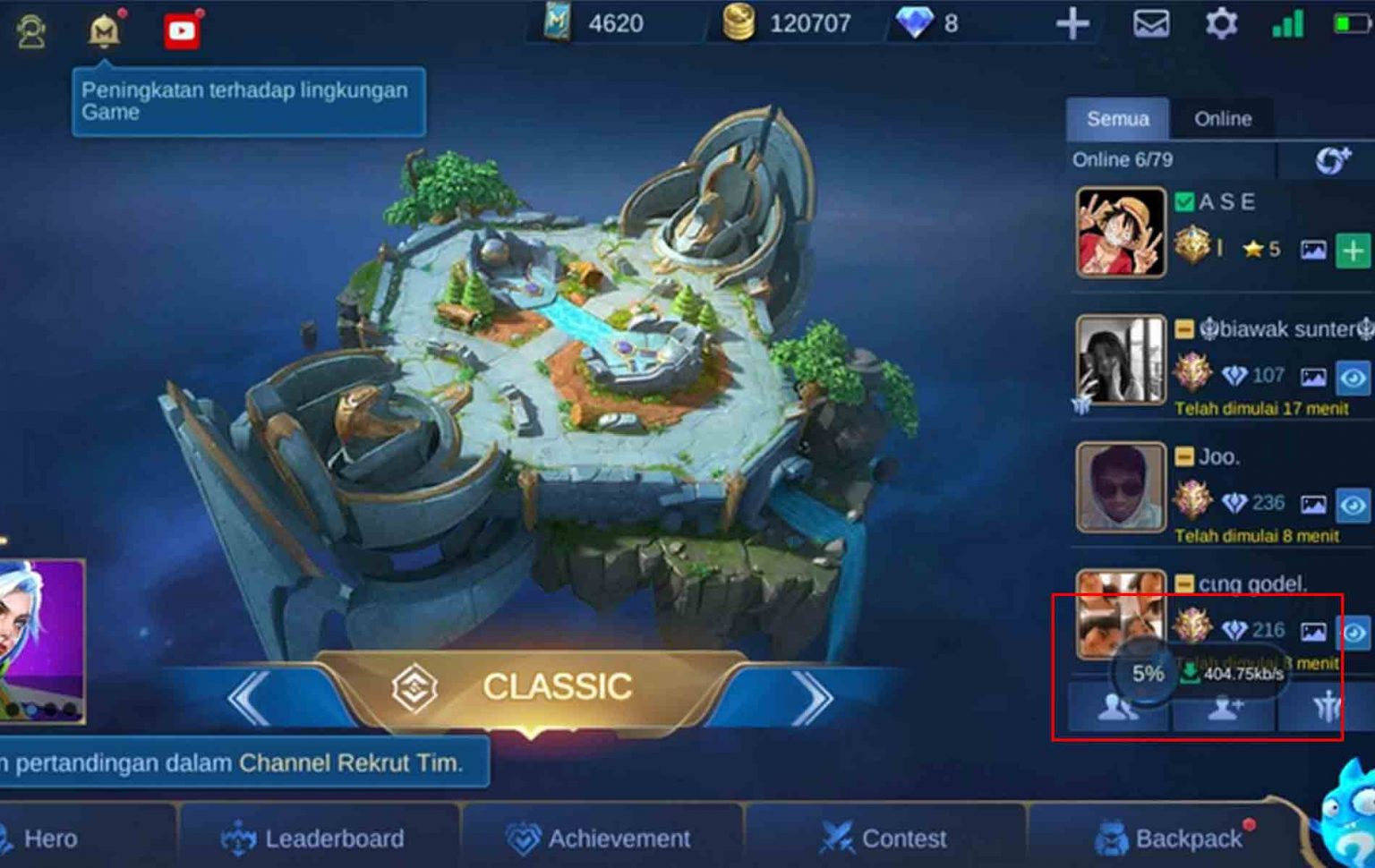Open the YouTube icon
1375x868 pixels.
(x=182, y=31)
